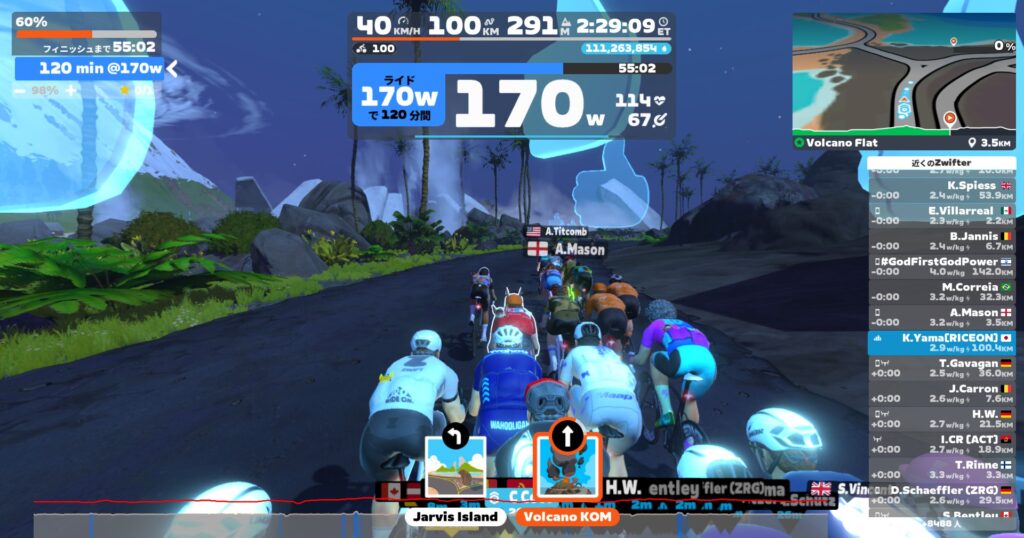
Task: Select the Volcano KOM straight-ahead route
Action: coord(566,465)
